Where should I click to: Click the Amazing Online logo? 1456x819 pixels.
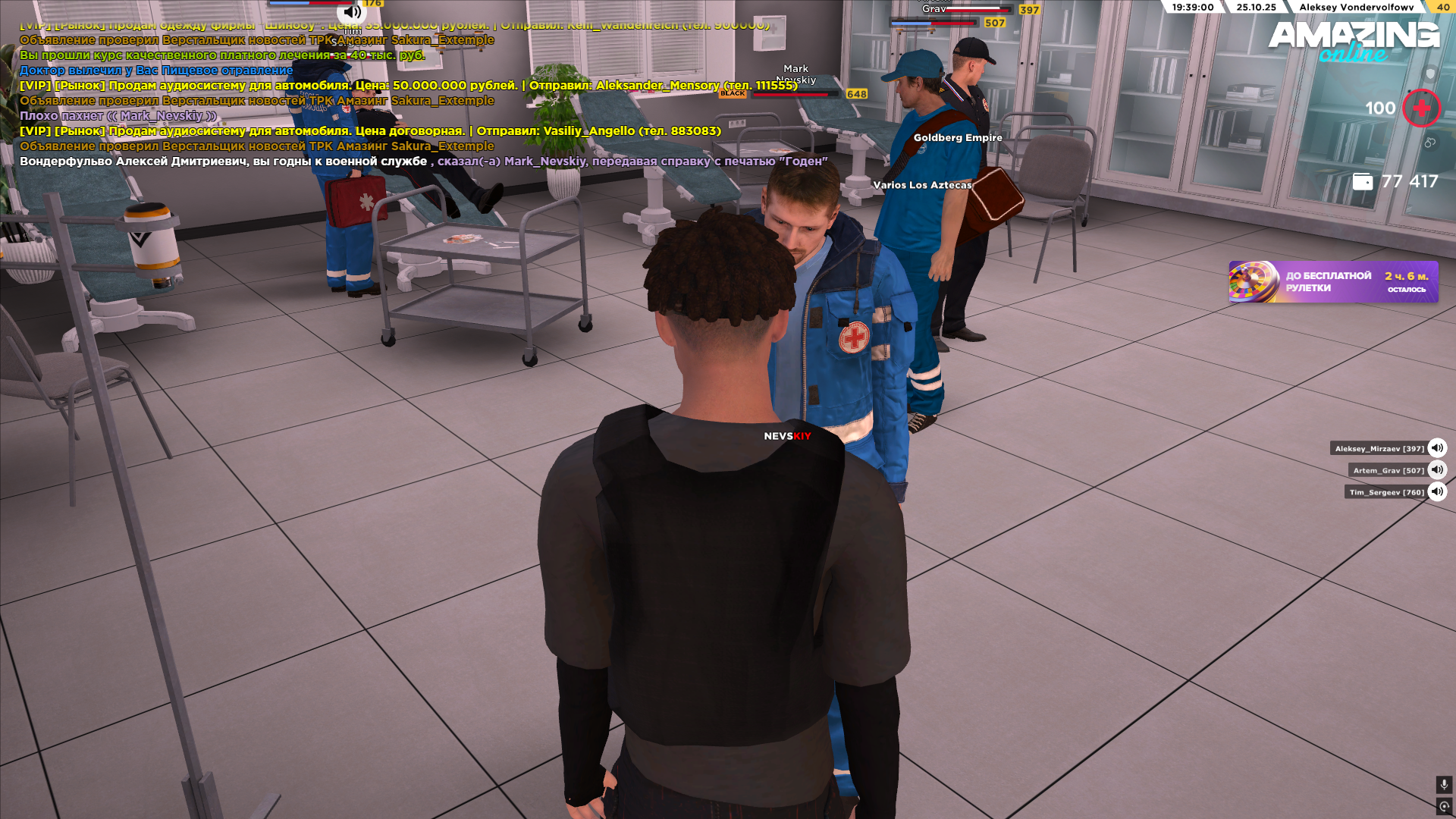point(1354,41)
